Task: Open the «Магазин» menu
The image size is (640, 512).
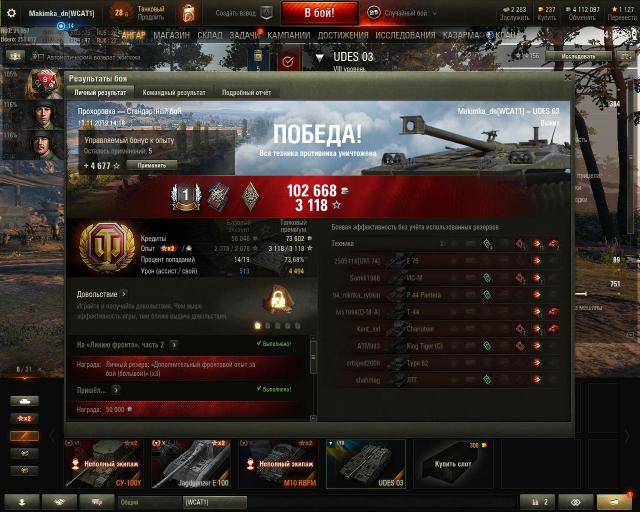Action: [x=171, y=34]
